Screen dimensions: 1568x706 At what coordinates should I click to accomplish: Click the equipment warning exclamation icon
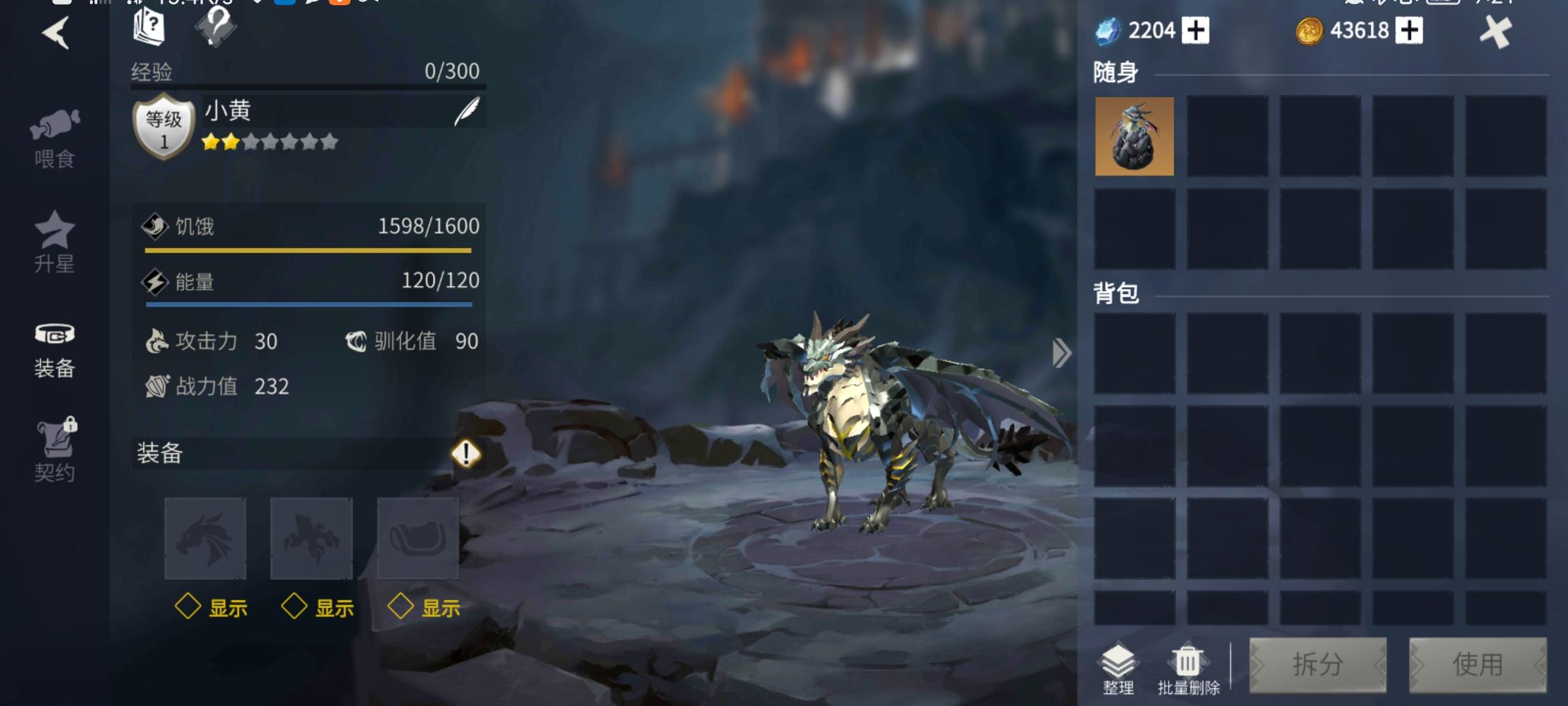[x=466, y=454]
